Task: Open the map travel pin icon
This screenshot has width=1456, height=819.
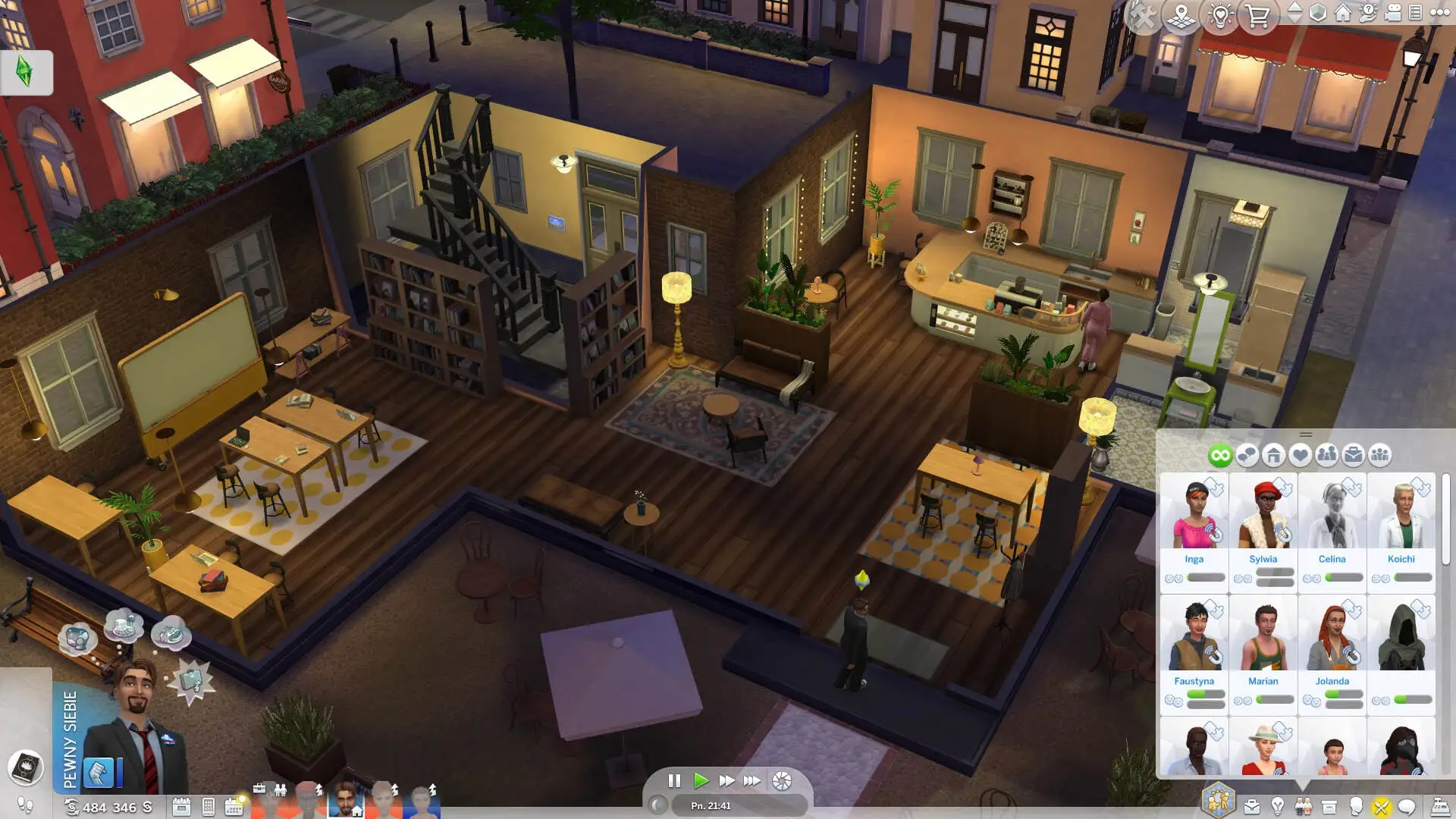Action: click(x=1181, y=15)
